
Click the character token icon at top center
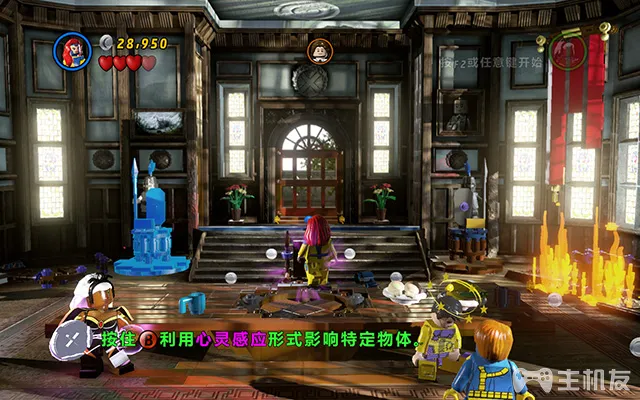tap(318, 49)
